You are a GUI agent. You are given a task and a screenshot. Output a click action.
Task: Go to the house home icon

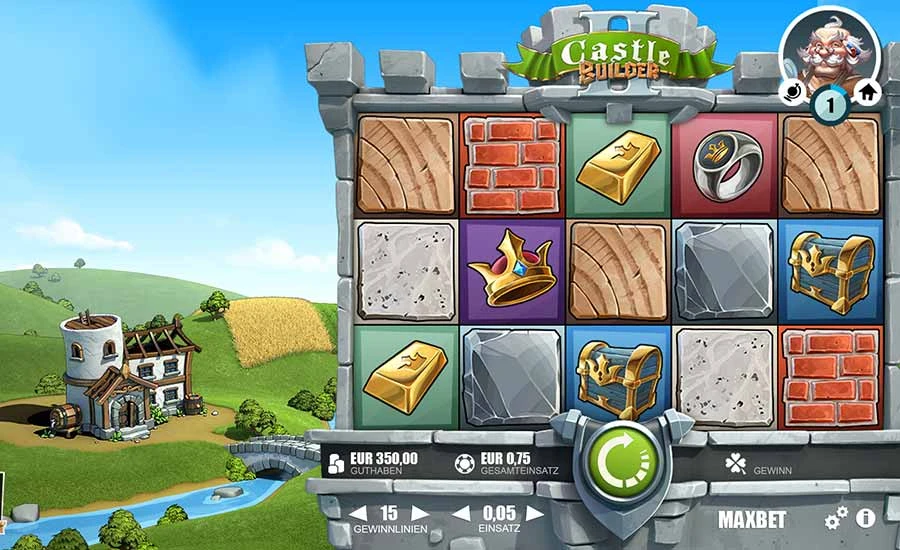tap(867, 92)
